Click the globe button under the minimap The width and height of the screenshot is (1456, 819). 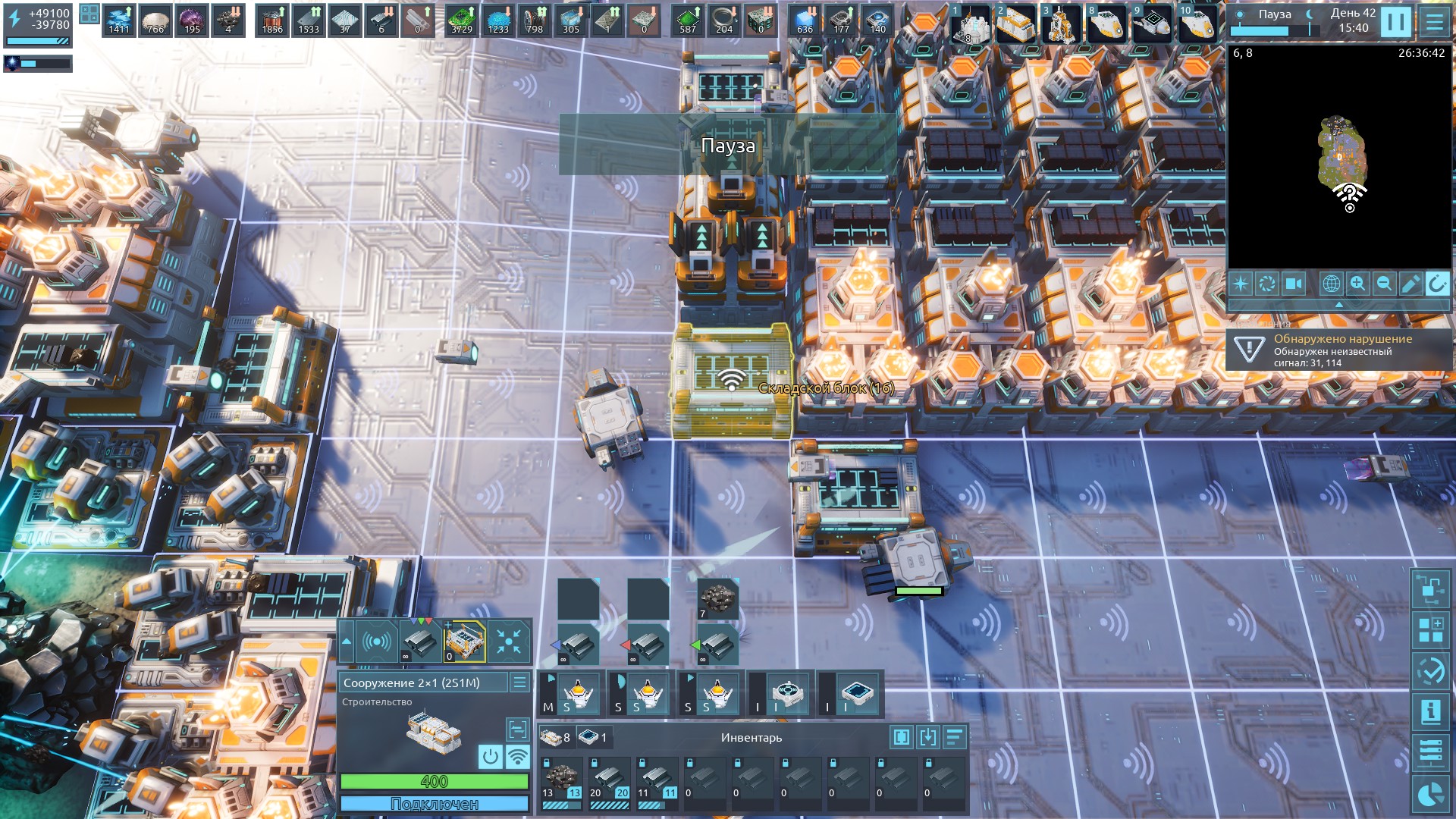[1331, 284]
